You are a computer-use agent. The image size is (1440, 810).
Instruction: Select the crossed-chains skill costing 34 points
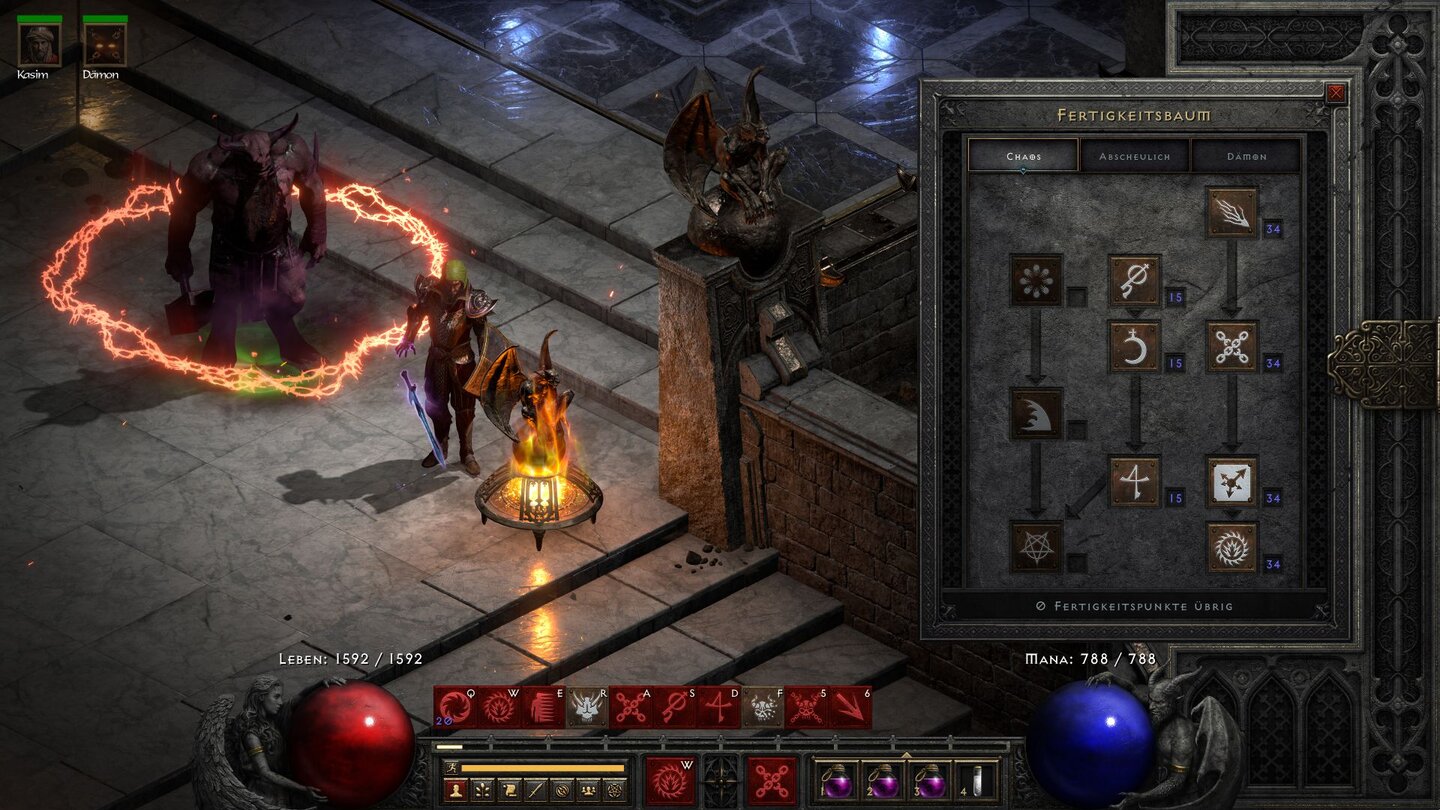[1231, 346]
